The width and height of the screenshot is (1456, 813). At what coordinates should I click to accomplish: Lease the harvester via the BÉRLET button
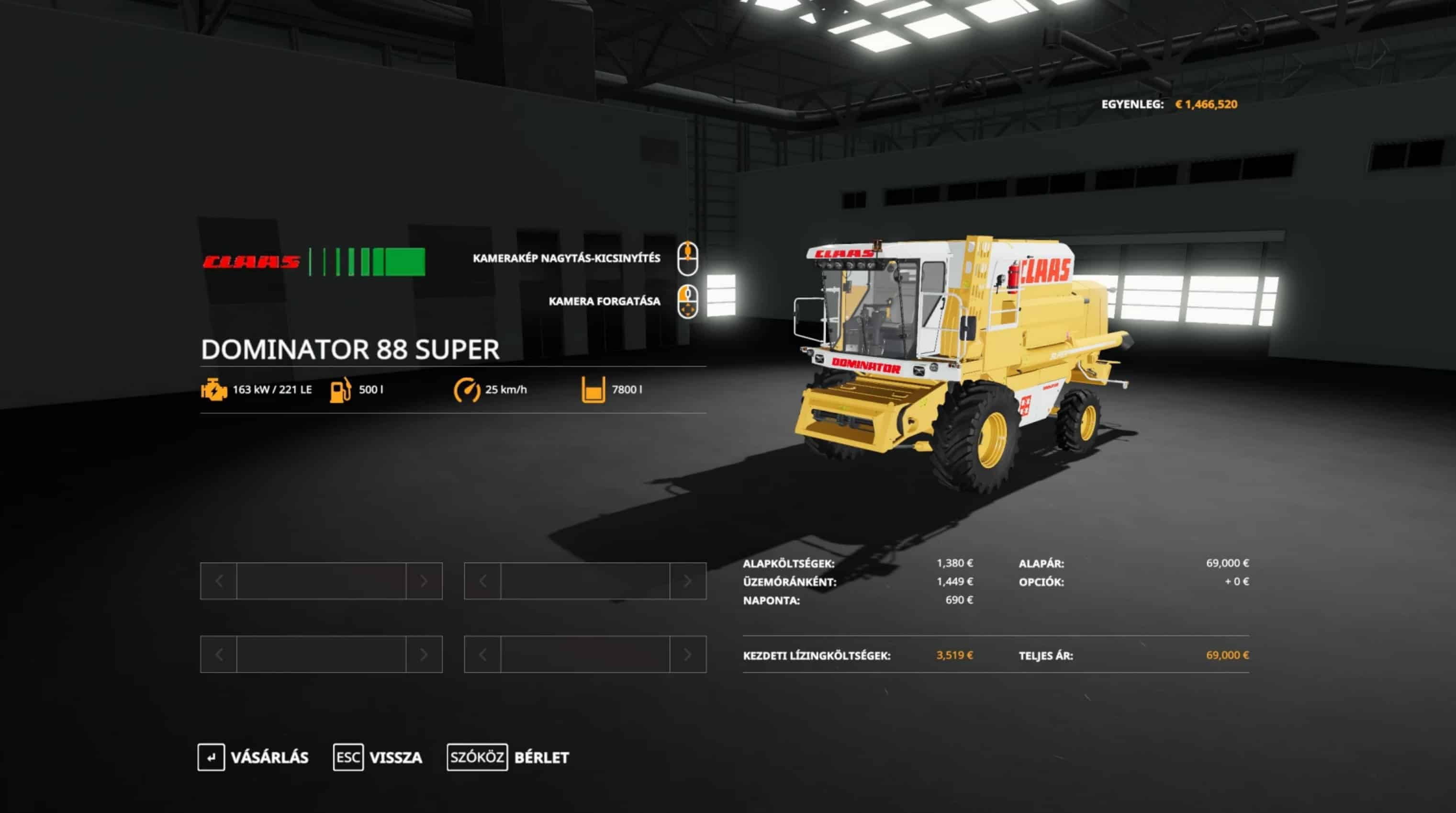tap(508, 757)
